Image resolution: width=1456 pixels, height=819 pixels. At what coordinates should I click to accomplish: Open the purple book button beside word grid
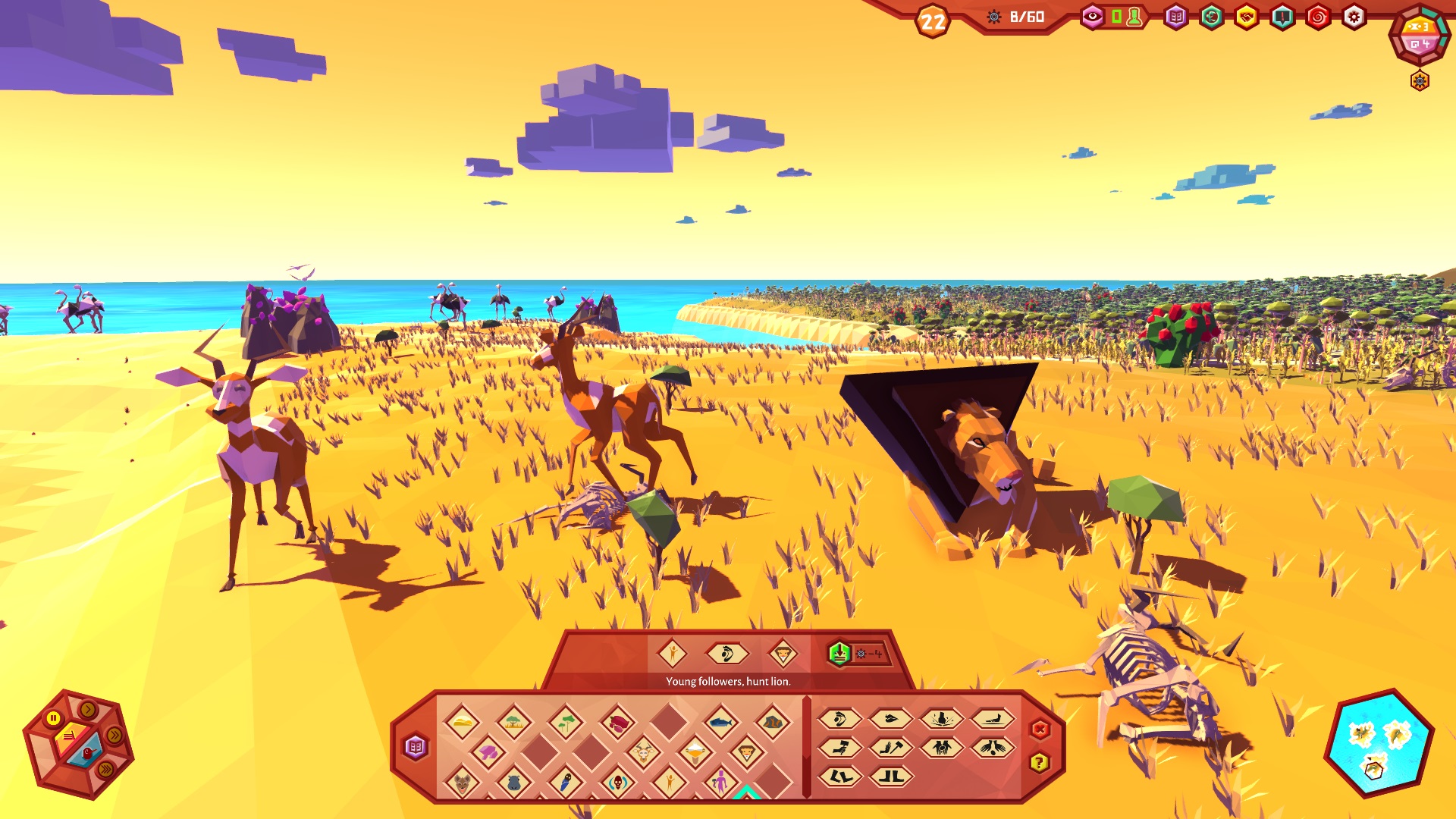416,747
